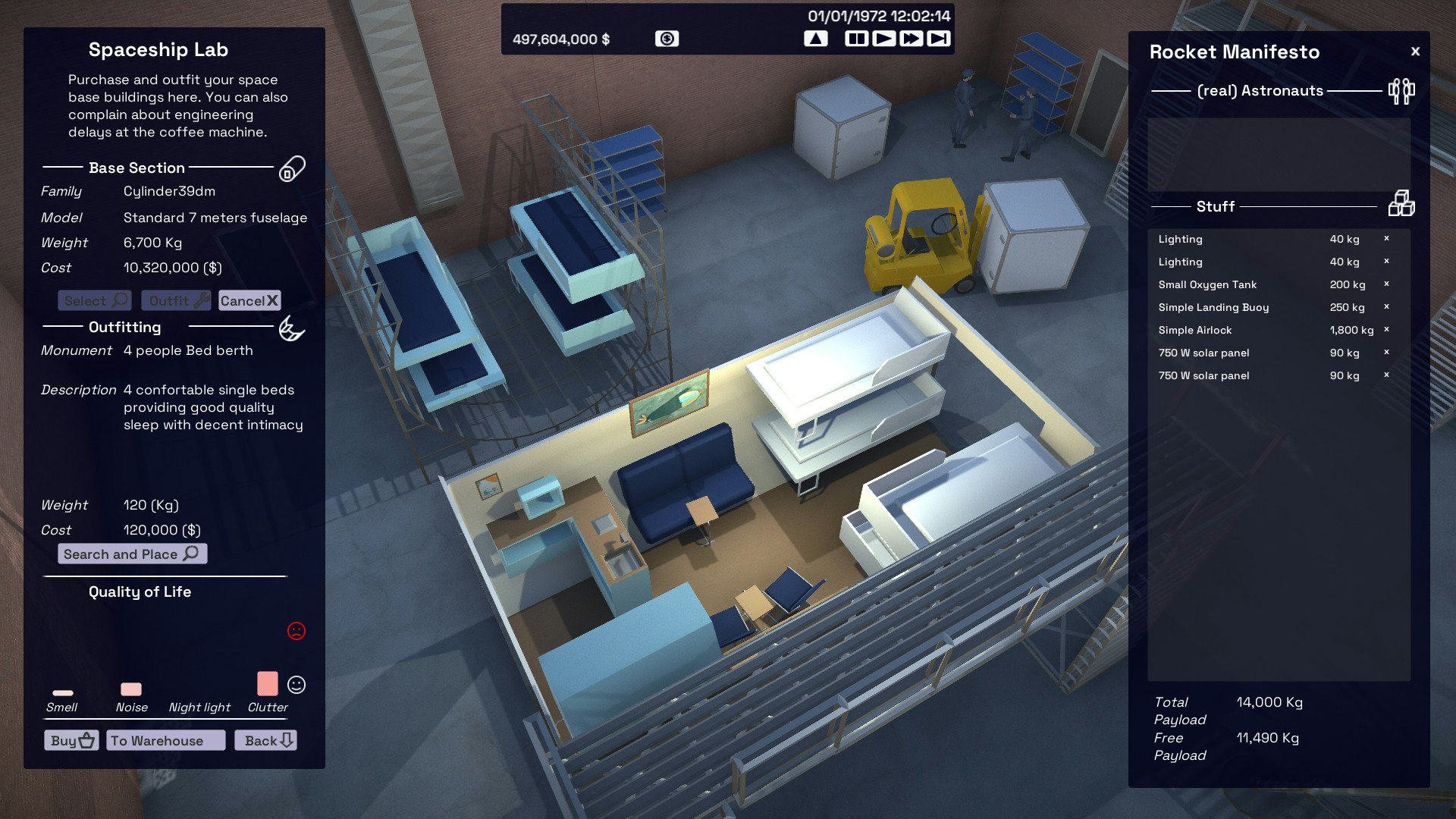The height and width of the screenshot is (819, 1456).
Task: Remove the Simple Airlock from the manifest
Action: pos(1385,330)
